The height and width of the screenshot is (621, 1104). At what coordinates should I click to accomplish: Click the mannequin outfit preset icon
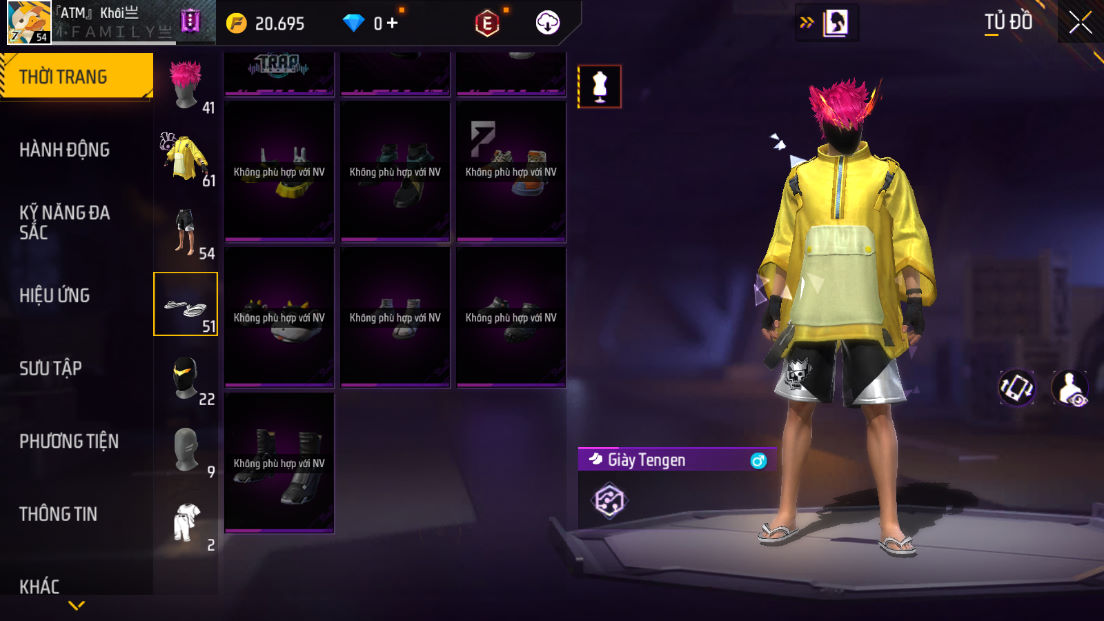coord(600,87)
